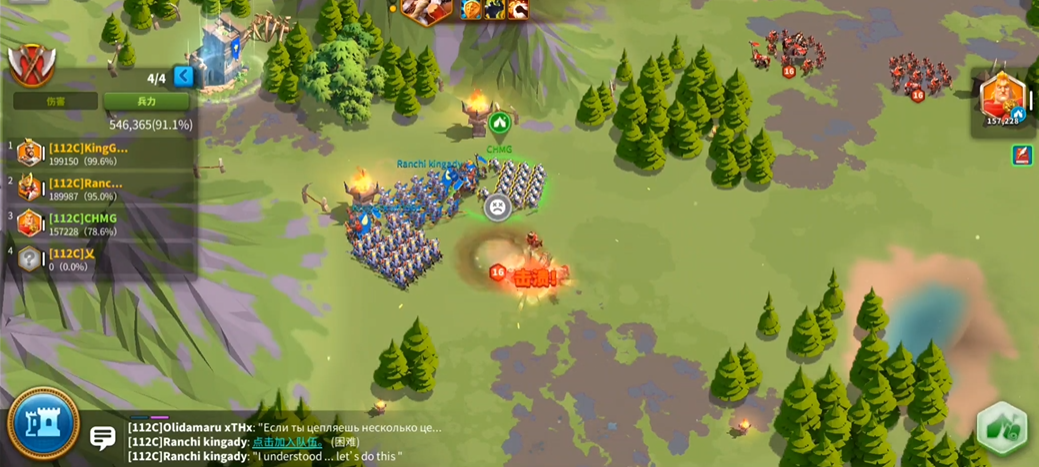Select the question-mark fourth player row
Viewport: 1039px width, 467px height.
tap(98, 258)
